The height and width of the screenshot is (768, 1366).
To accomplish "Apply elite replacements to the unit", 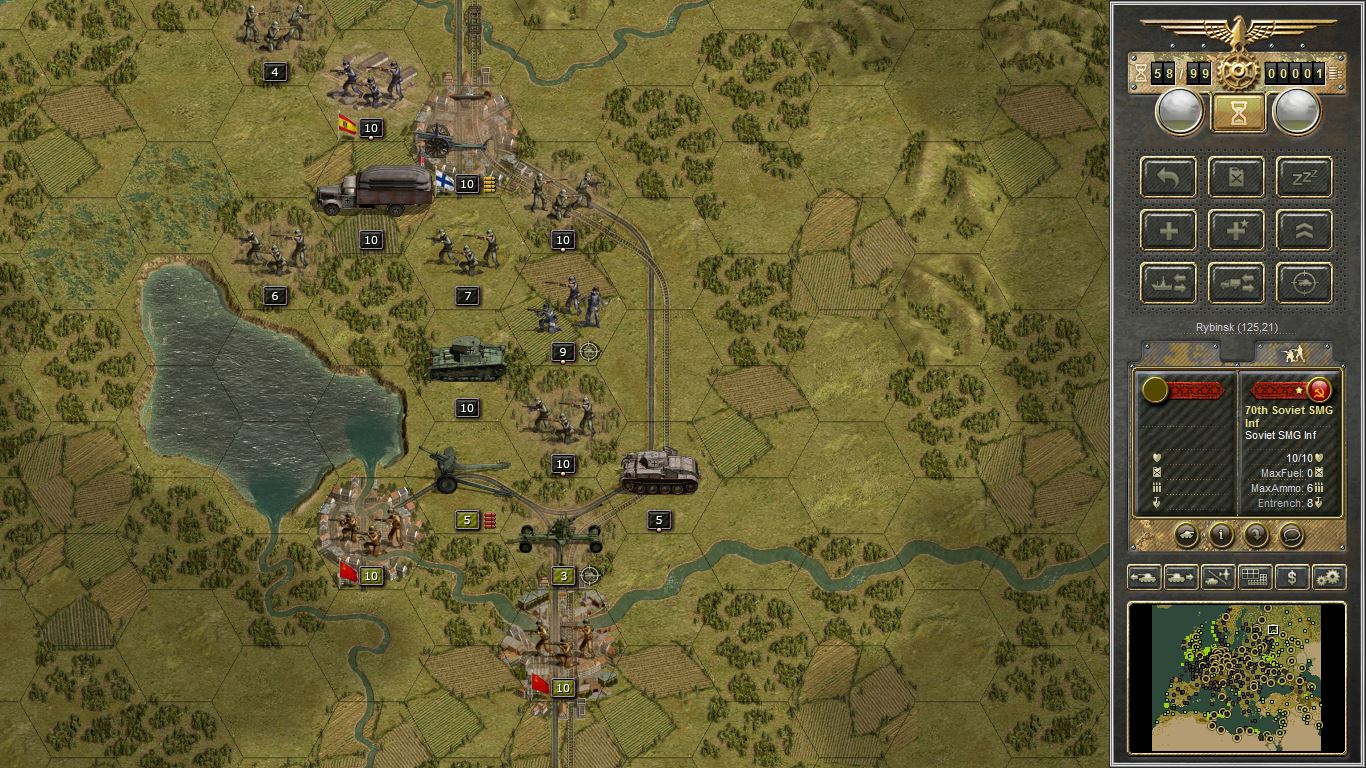I will [1236, 229].
